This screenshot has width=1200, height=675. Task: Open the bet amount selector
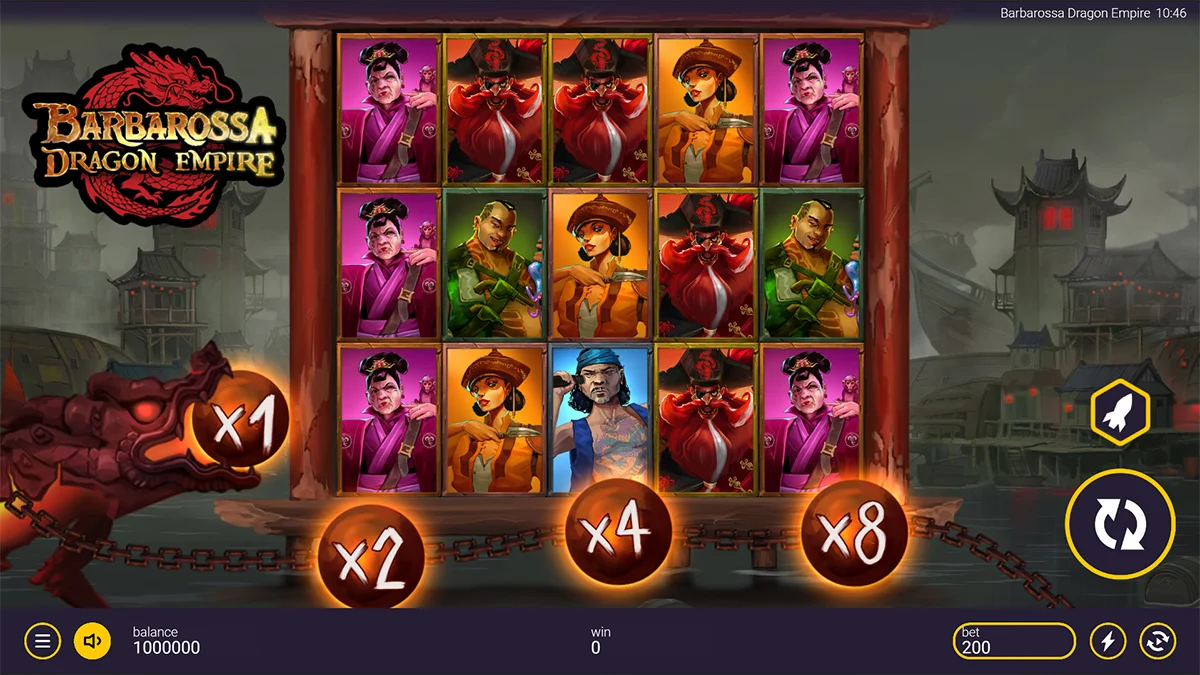pos(1014,641)
